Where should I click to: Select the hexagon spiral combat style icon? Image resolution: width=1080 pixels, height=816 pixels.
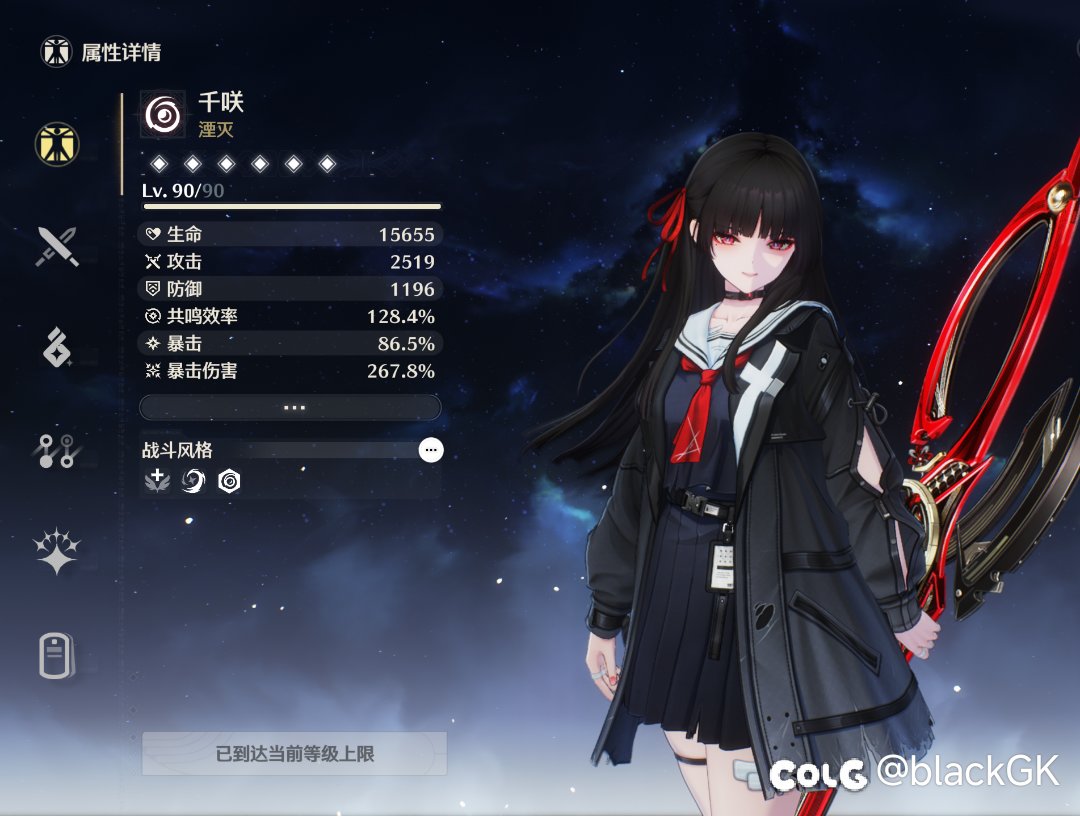(x=229, y=482)
